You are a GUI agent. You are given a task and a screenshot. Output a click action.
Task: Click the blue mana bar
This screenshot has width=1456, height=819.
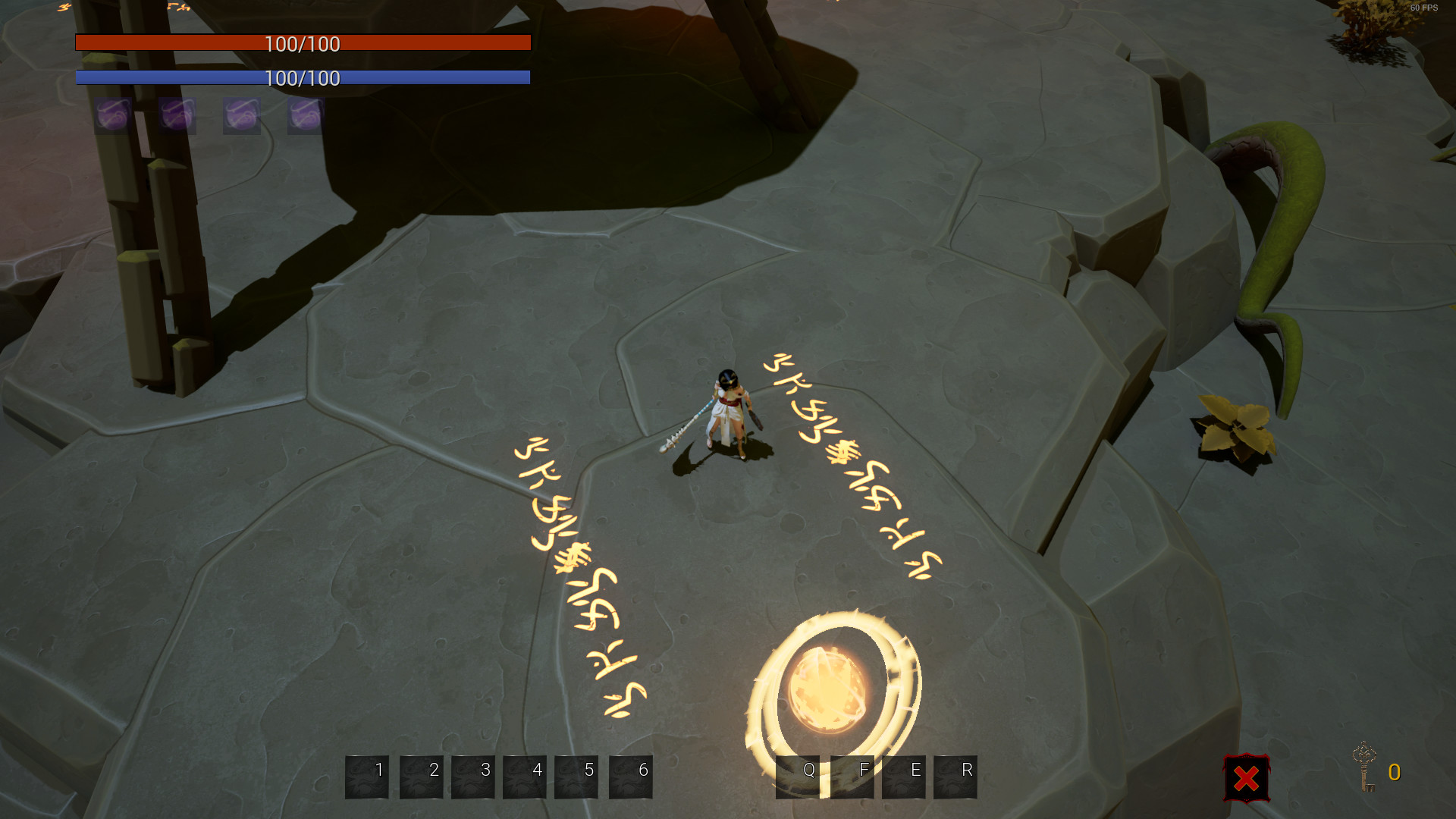(303, 77)
